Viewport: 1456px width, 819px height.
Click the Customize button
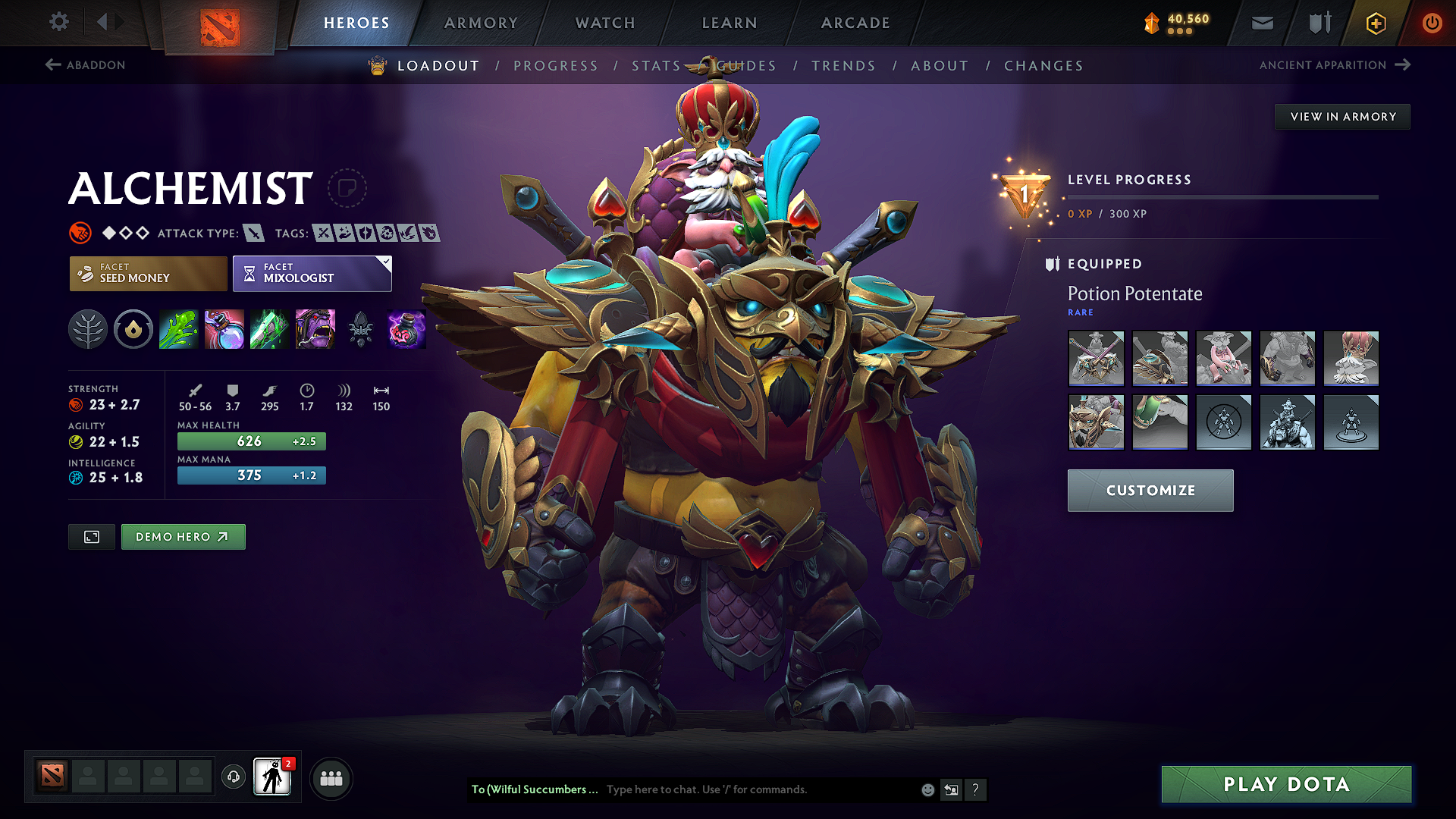pos(1150,491)
